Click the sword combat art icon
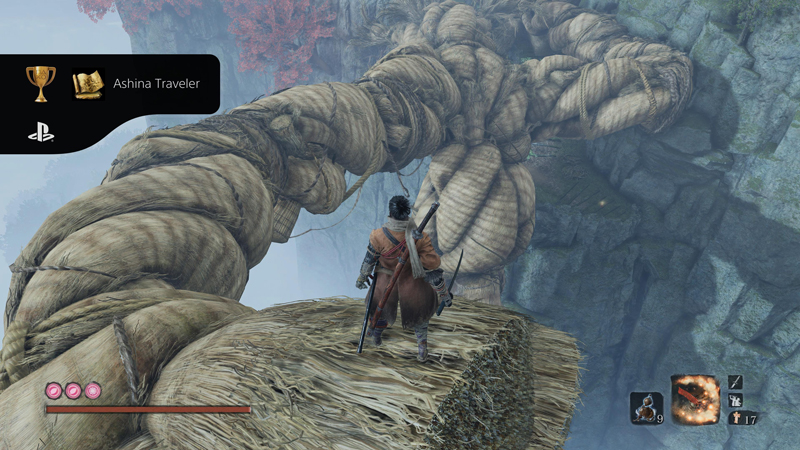Image resolution: width=800 pixels, height=450 pixels. point(736,382)
